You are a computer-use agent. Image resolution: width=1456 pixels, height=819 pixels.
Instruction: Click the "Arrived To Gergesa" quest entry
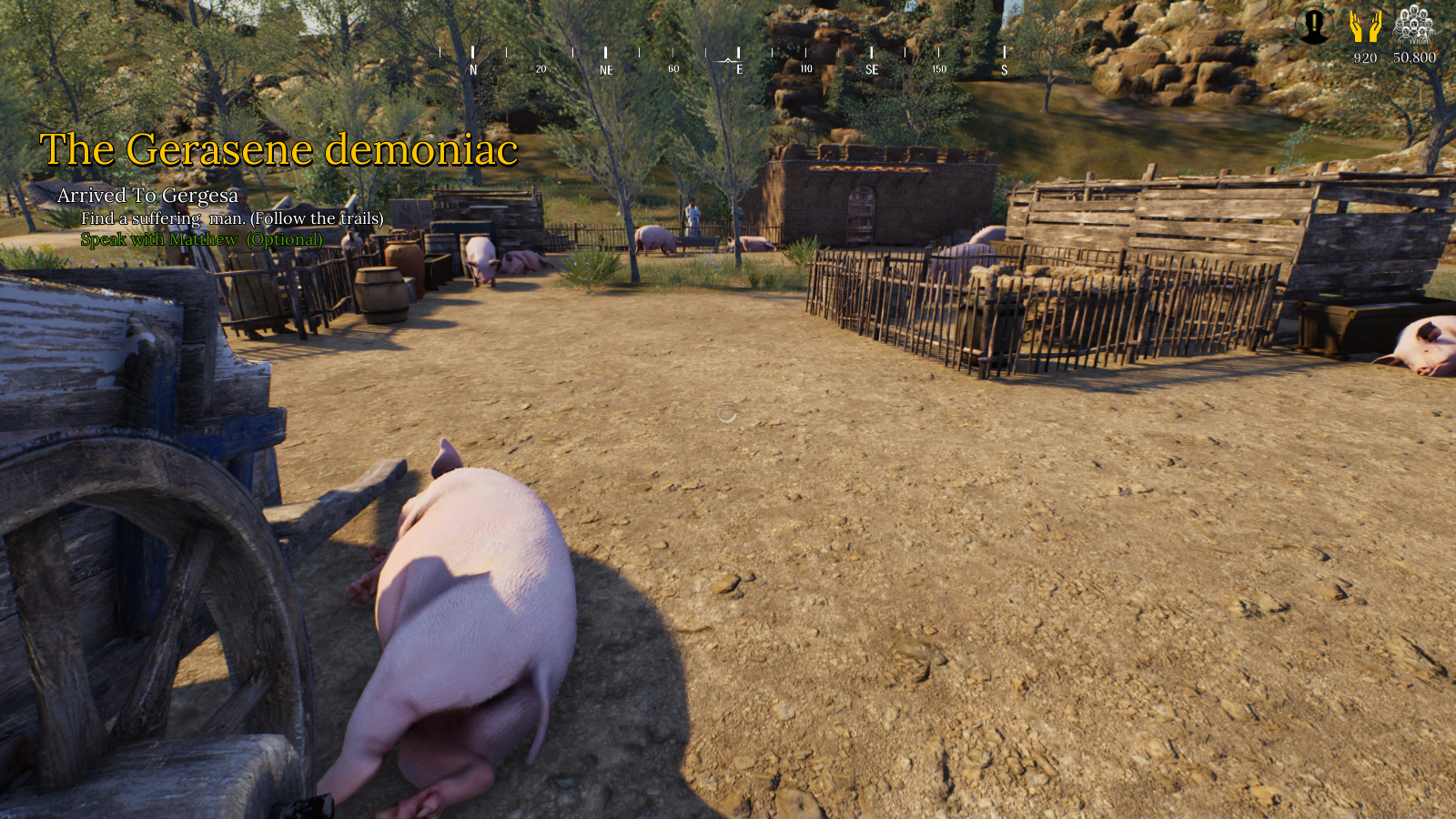pos(147,196)
